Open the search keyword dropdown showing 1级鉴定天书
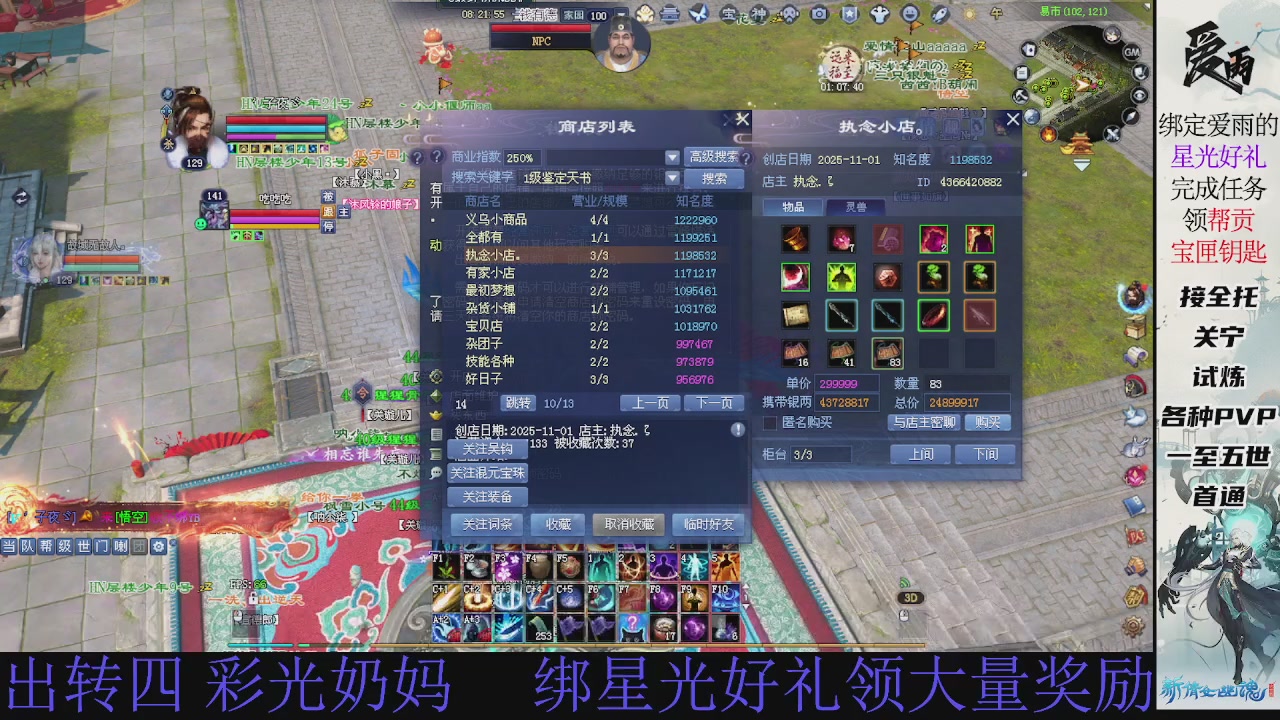The width and height of the screenshot is (1280, 720). tap(672, 177)
